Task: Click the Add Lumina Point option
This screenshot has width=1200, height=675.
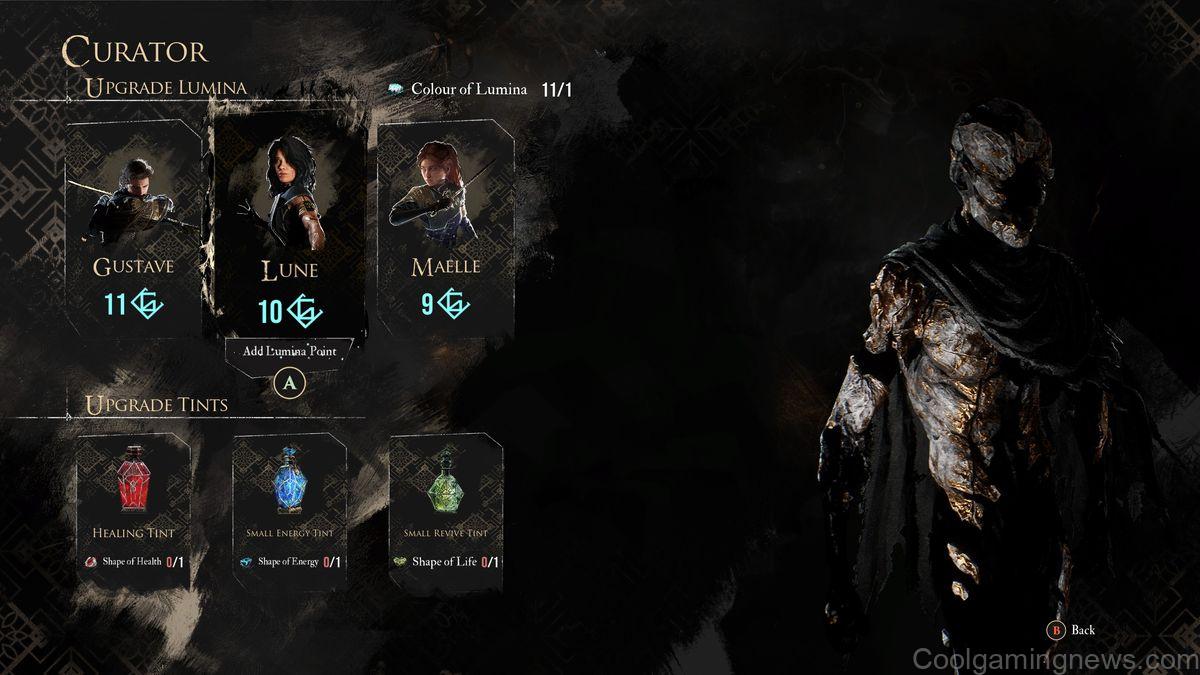Action: point(289,350)
